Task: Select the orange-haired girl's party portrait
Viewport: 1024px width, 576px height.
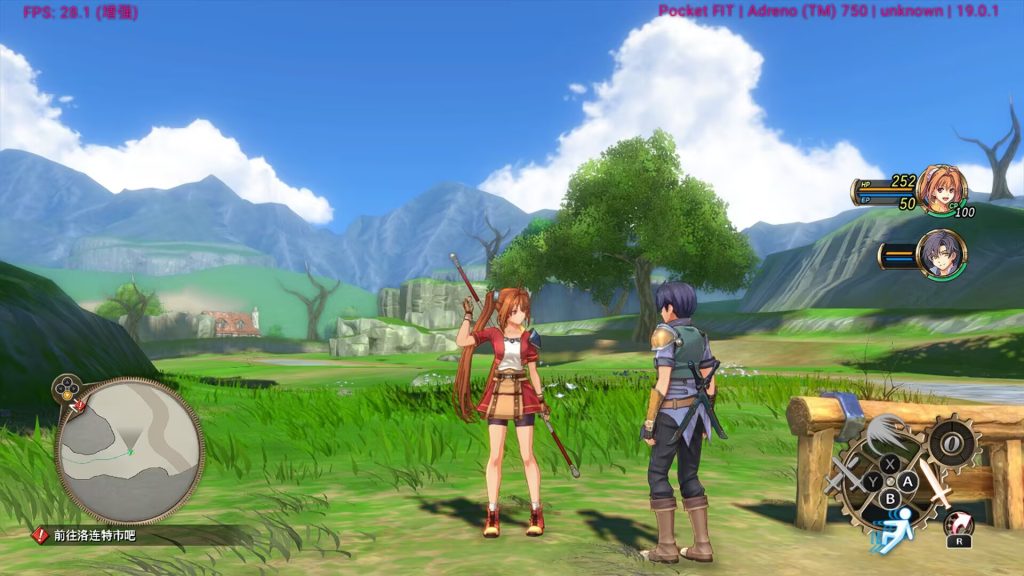Action: 941,189
